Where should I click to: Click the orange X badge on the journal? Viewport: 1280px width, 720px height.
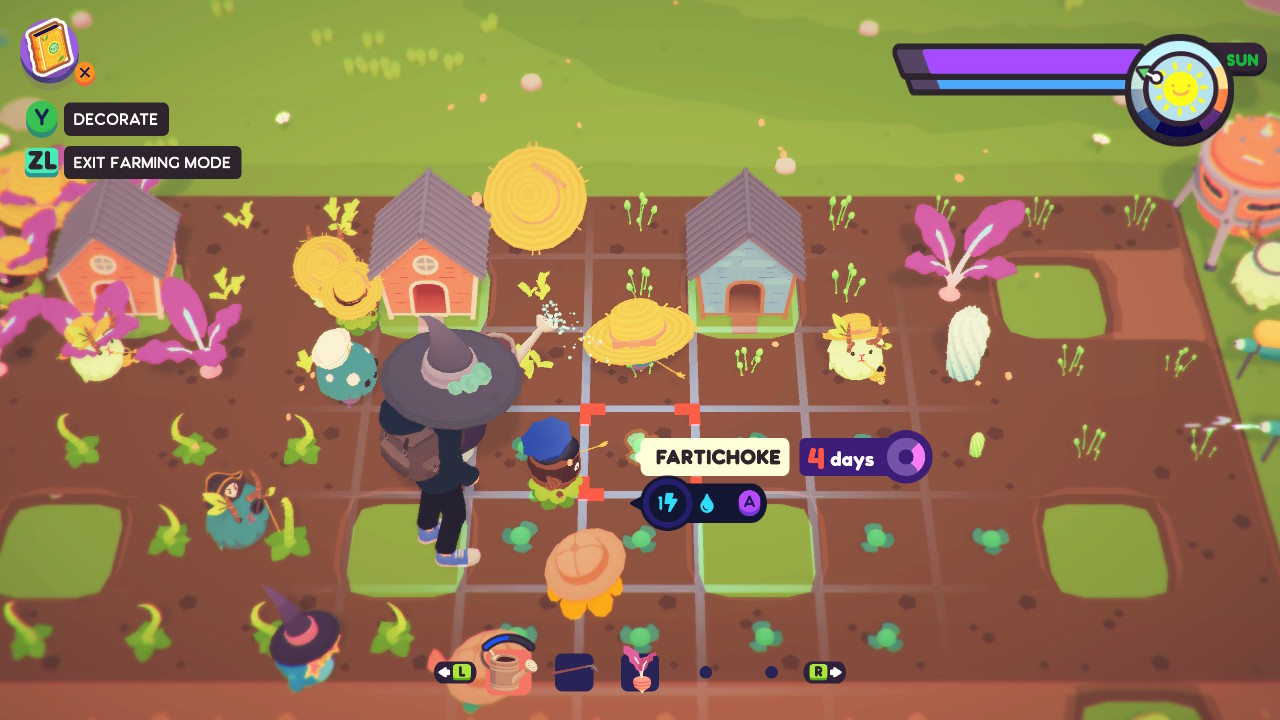(85, 73)
